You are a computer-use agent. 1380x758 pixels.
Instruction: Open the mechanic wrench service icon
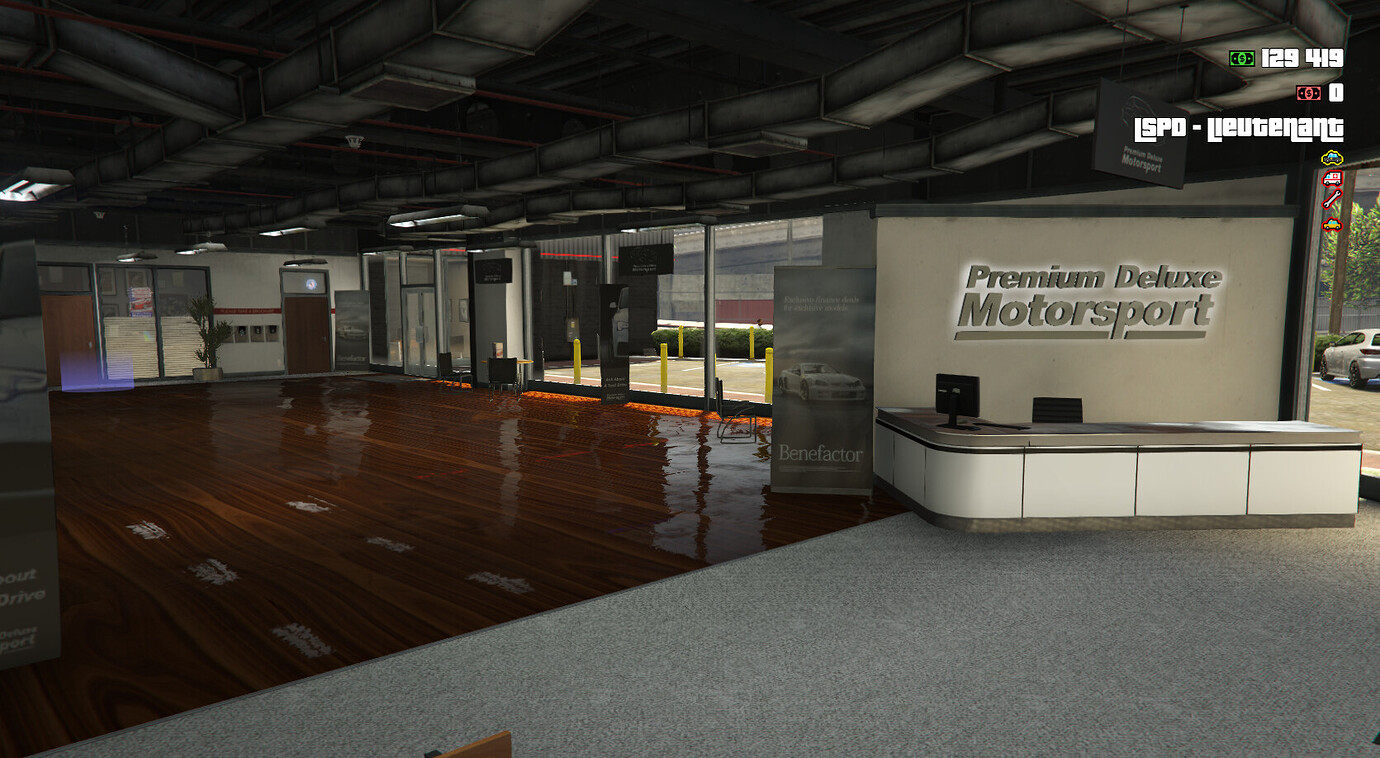1332,198
